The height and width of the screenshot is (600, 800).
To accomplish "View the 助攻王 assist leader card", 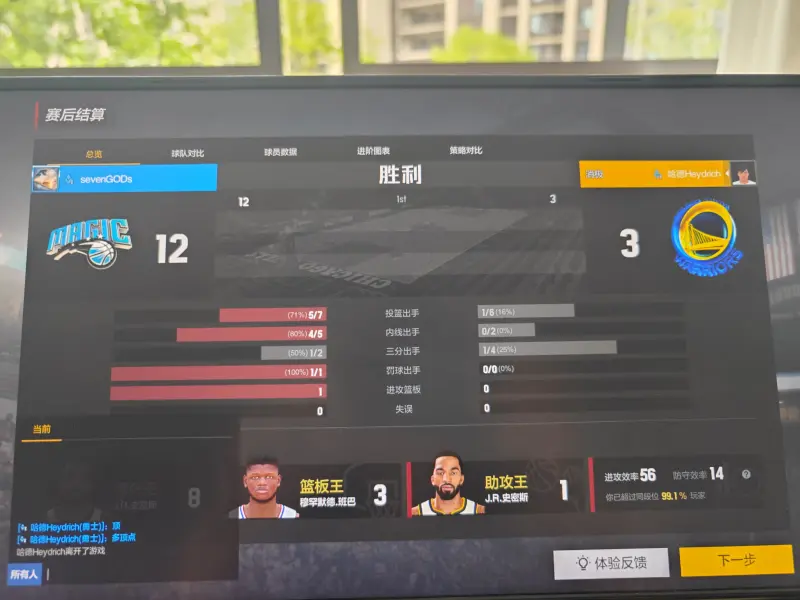I will 495,490.
